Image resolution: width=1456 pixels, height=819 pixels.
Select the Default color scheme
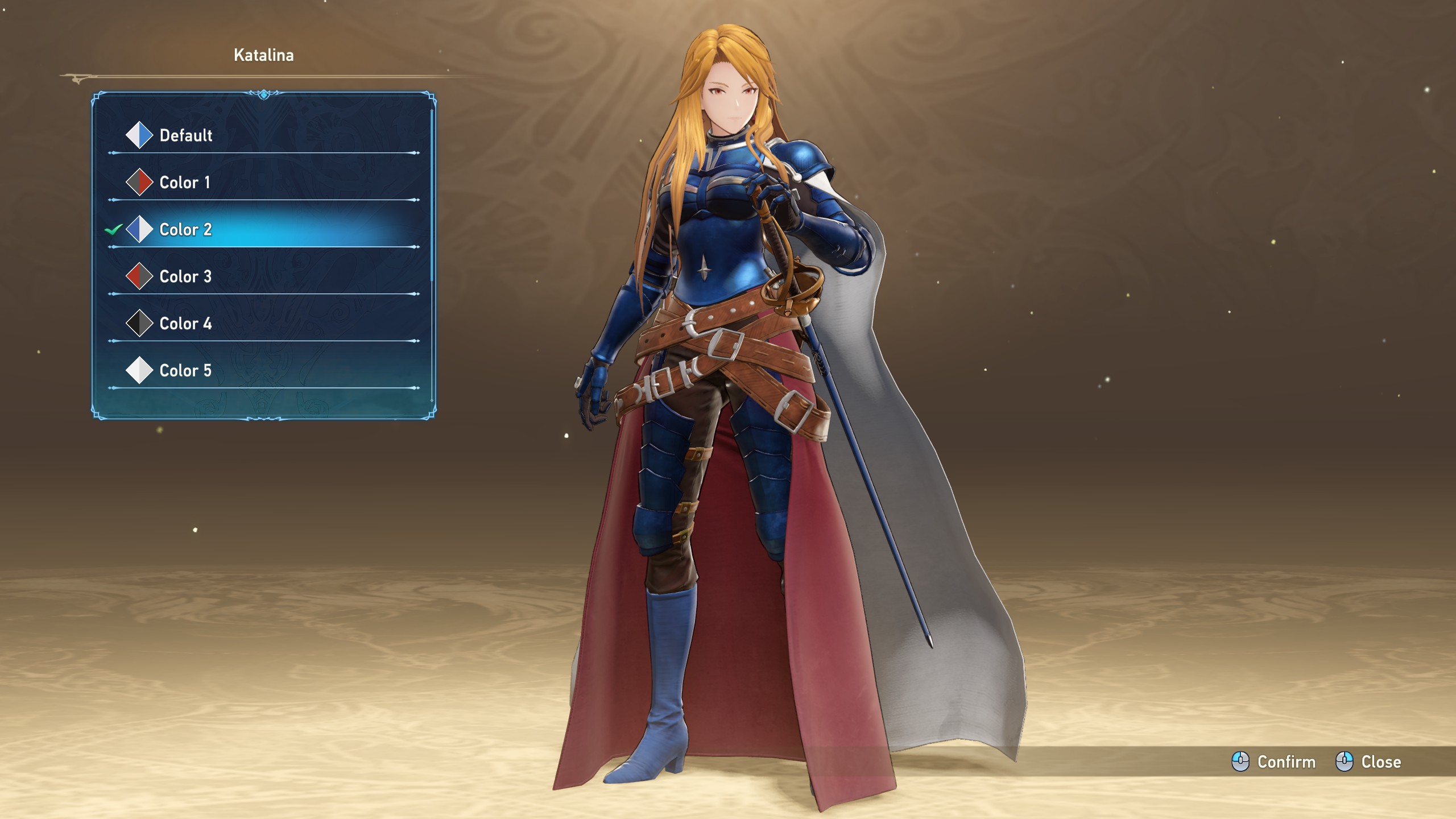[185, 135]
